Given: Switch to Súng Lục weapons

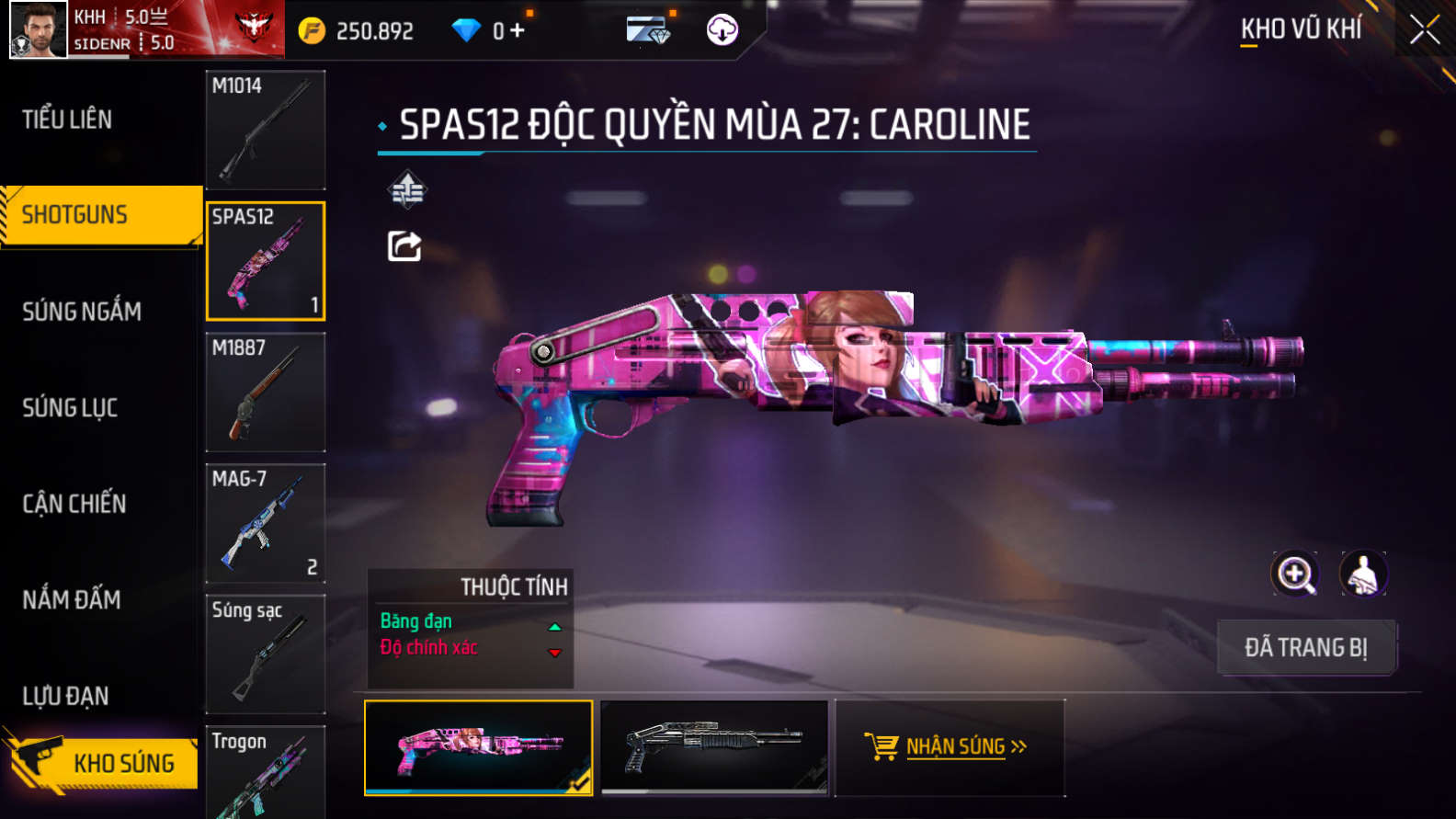Looking at the screenshot, I should 70,407.
